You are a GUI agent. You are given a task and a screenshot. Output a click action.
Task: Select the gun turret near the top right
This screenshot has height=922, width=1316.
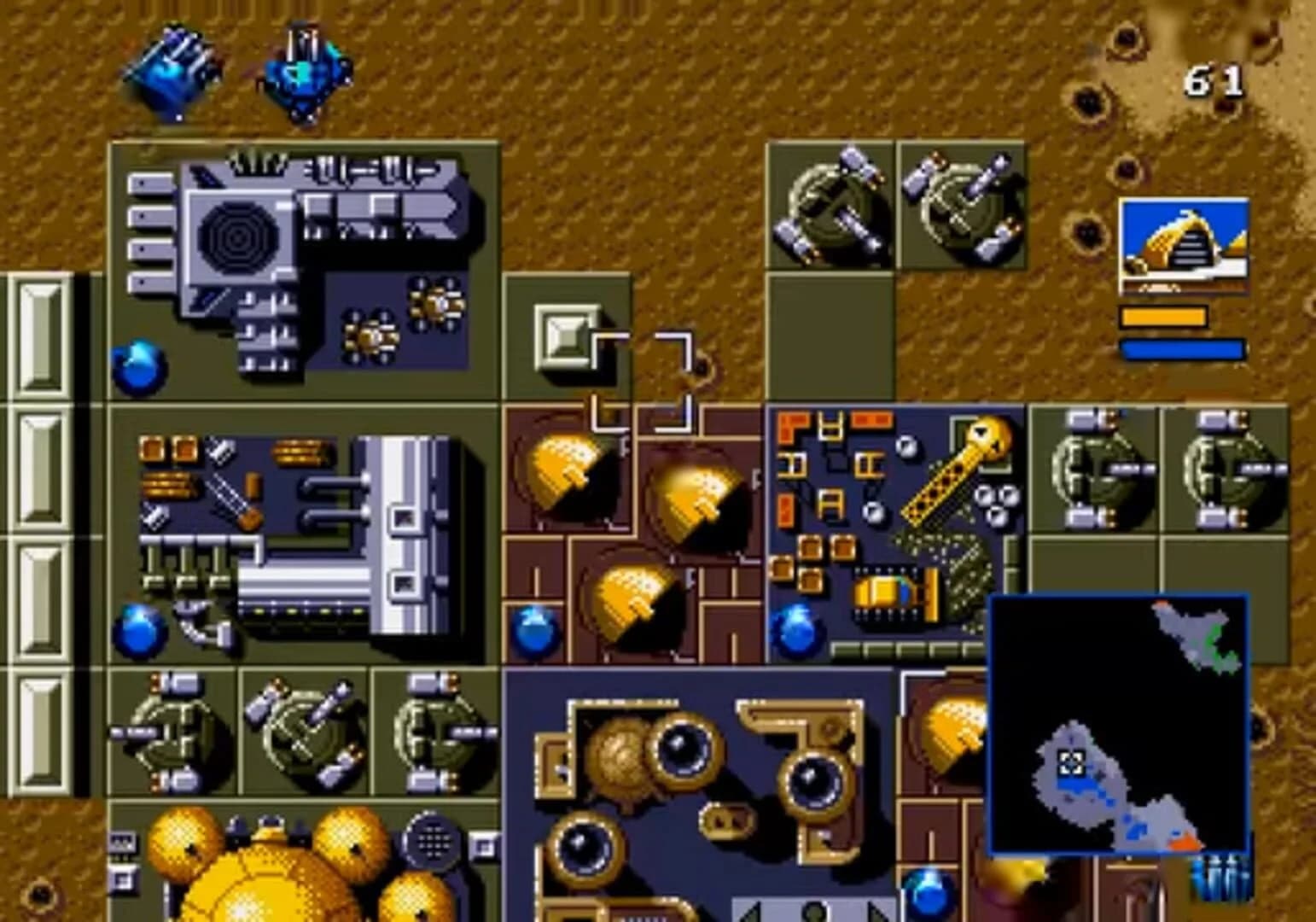(x=828, y=205)
